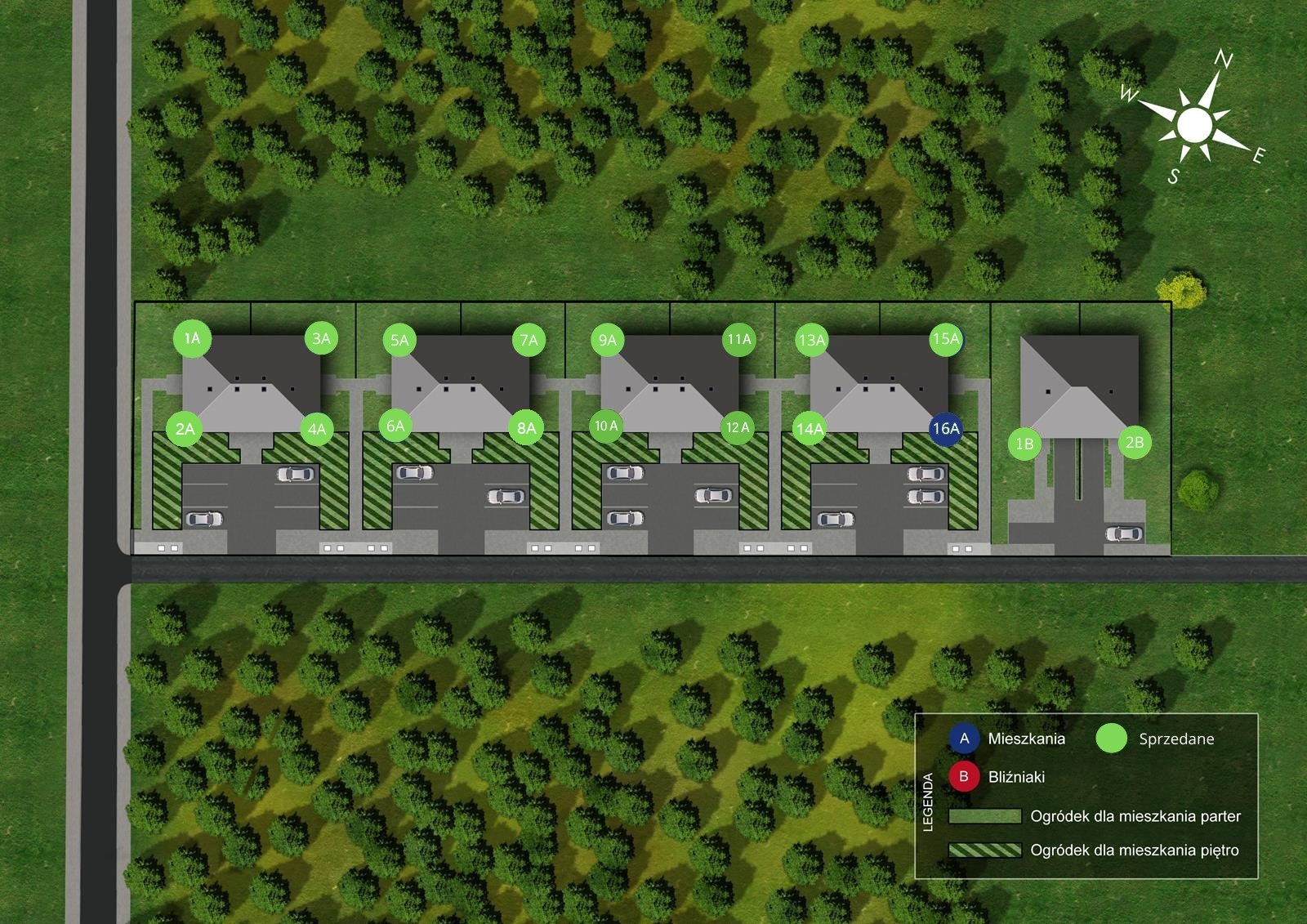Open apartment 15A marker
The image size is (1307, 924).
point(945,339)
